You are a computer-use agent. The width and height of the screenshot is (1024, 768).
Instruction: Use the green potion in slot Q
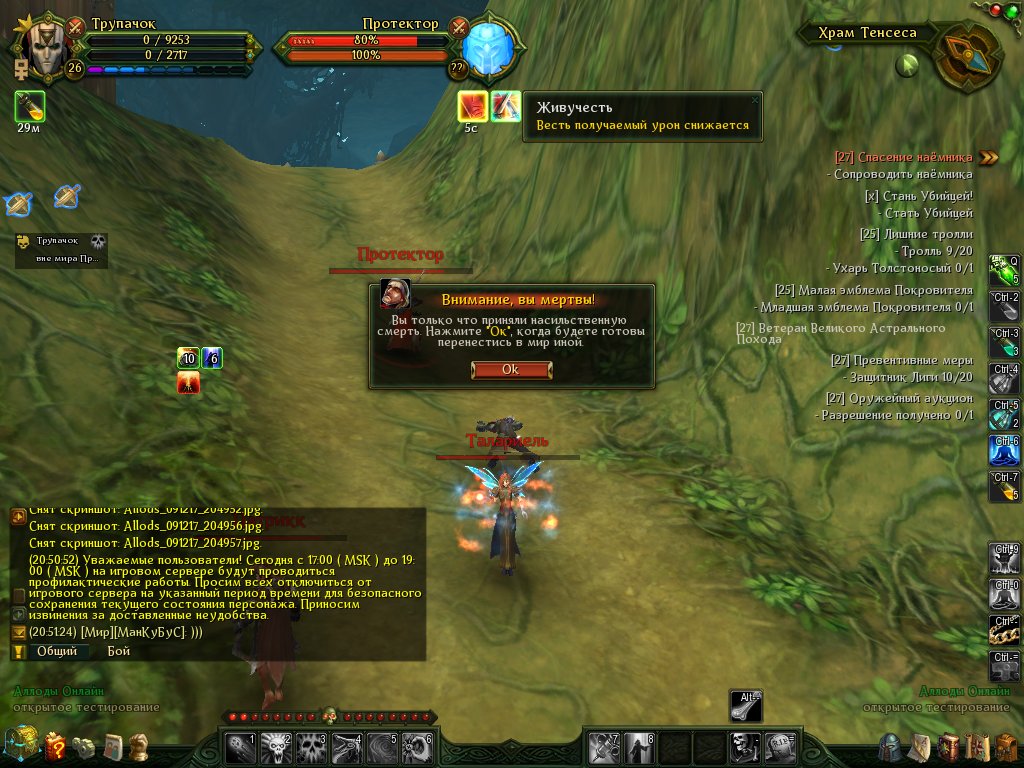1004,270
